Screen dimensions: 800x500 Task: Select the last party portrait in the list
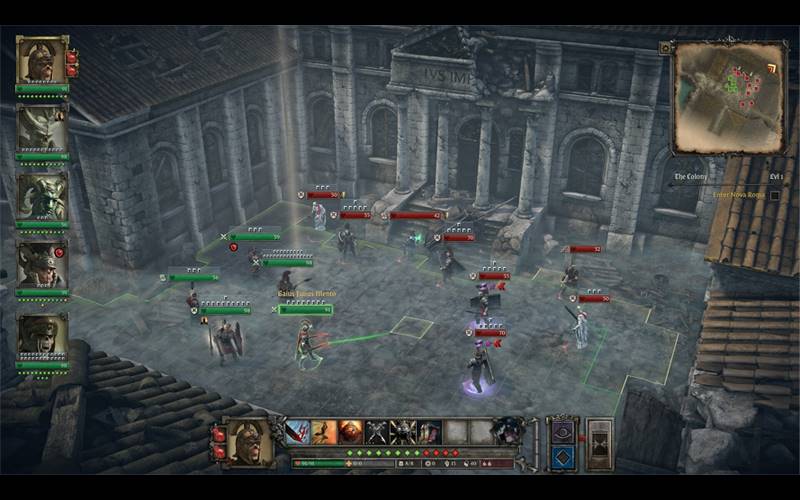click(x=42, y=336)
